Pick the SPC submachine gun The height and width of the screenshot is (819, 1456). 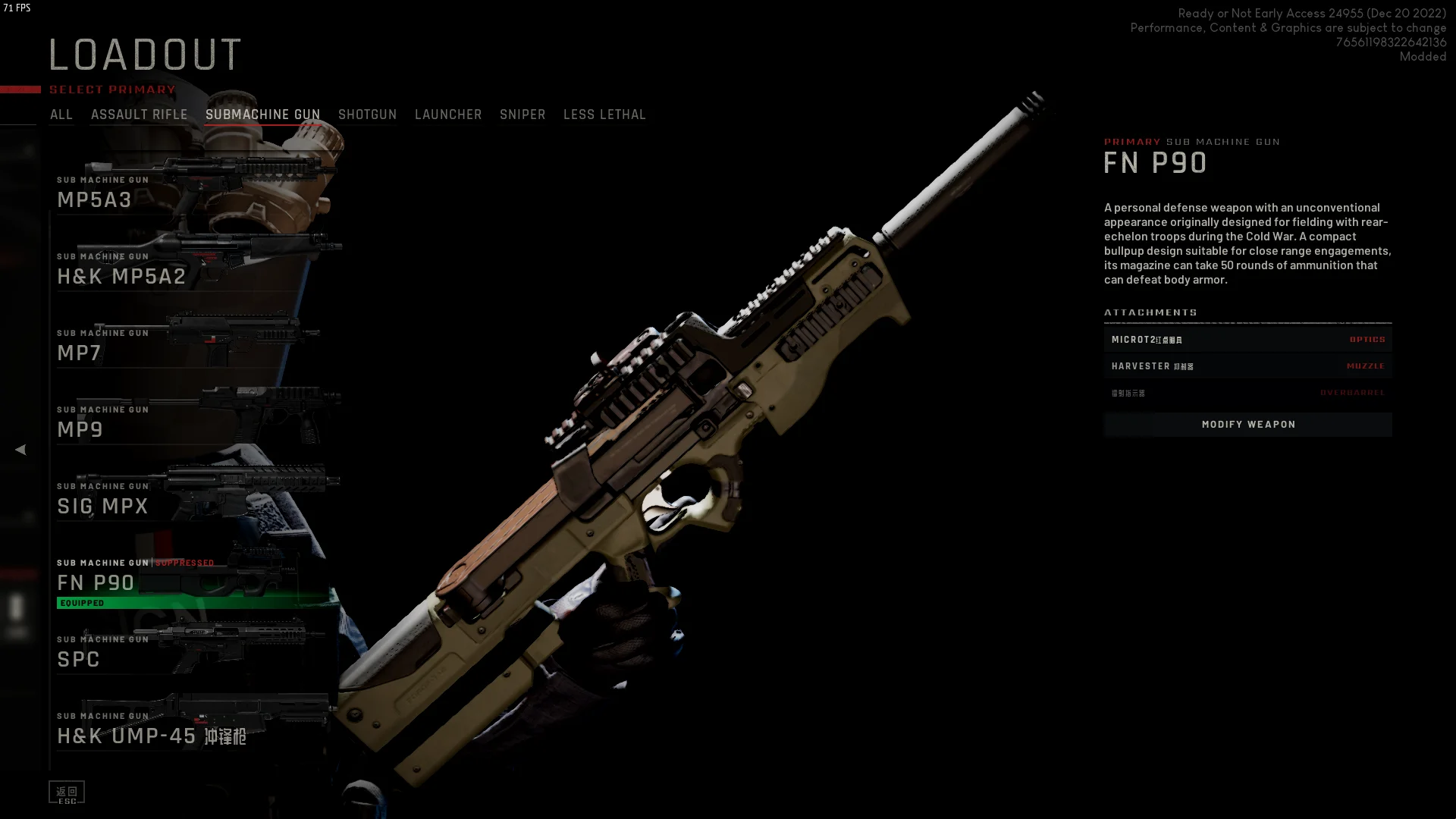190,651
